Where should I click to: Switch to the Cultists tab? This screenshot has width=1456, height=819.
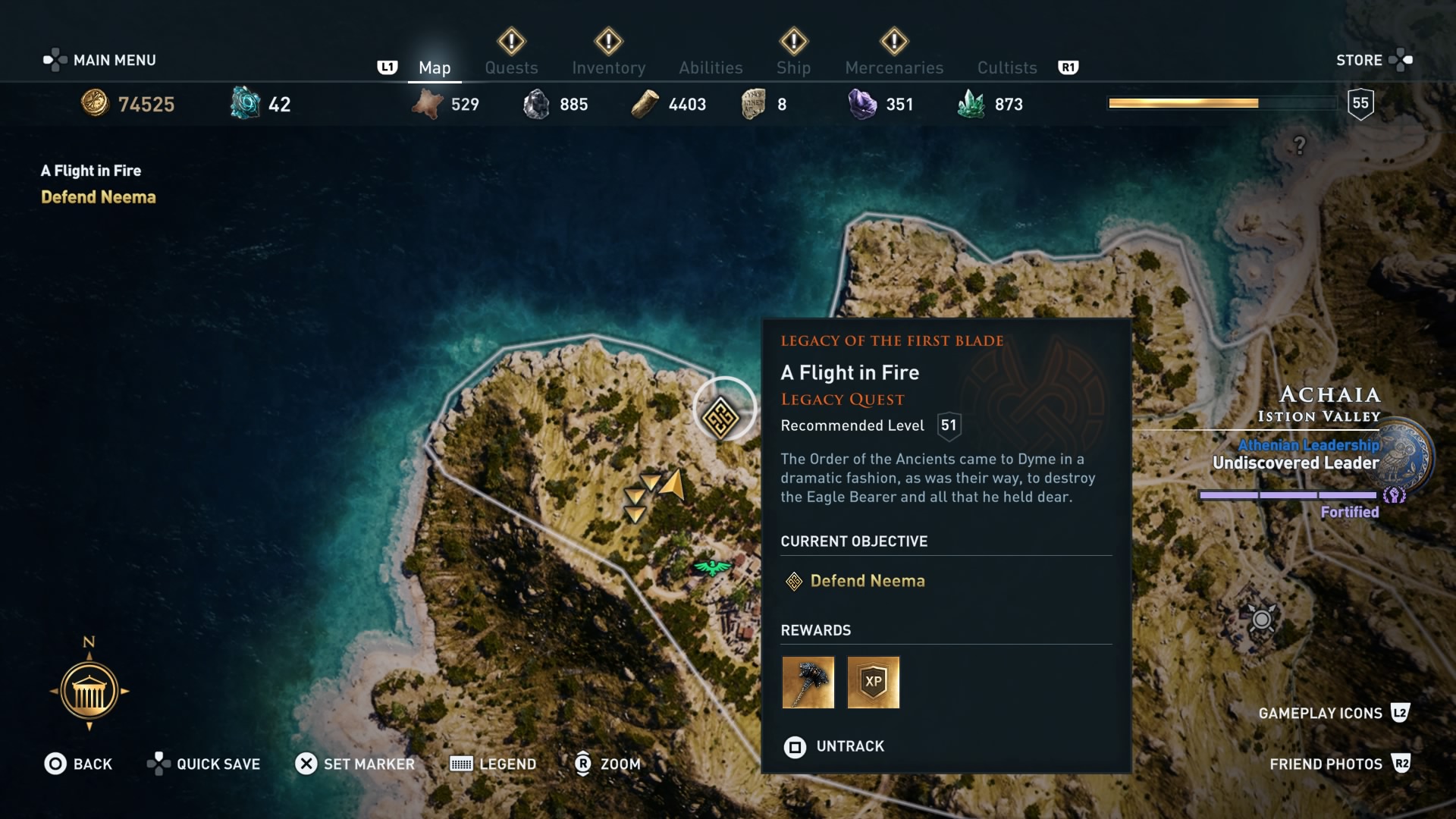(x=1006, y=67)
